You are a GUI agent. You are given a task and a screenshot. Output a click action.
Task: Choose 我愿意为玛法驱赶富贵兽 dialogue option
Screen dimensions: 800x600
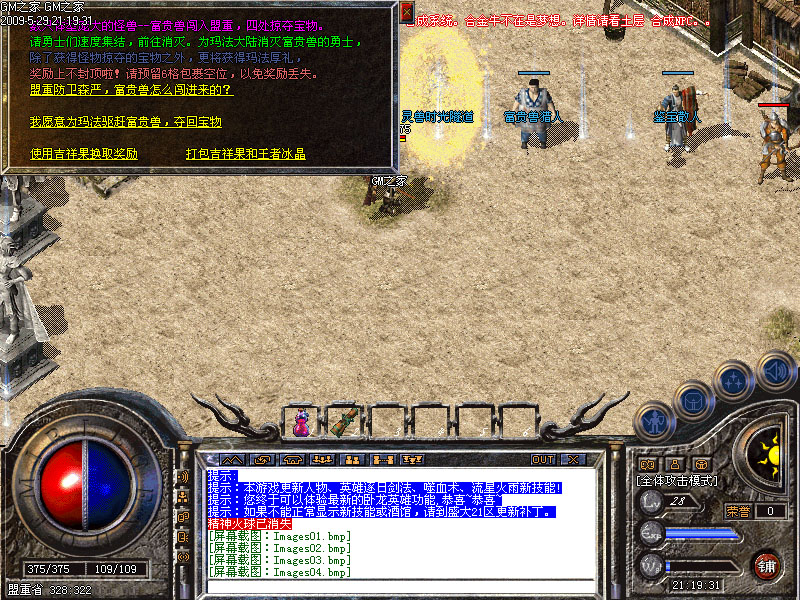point(125,122)
